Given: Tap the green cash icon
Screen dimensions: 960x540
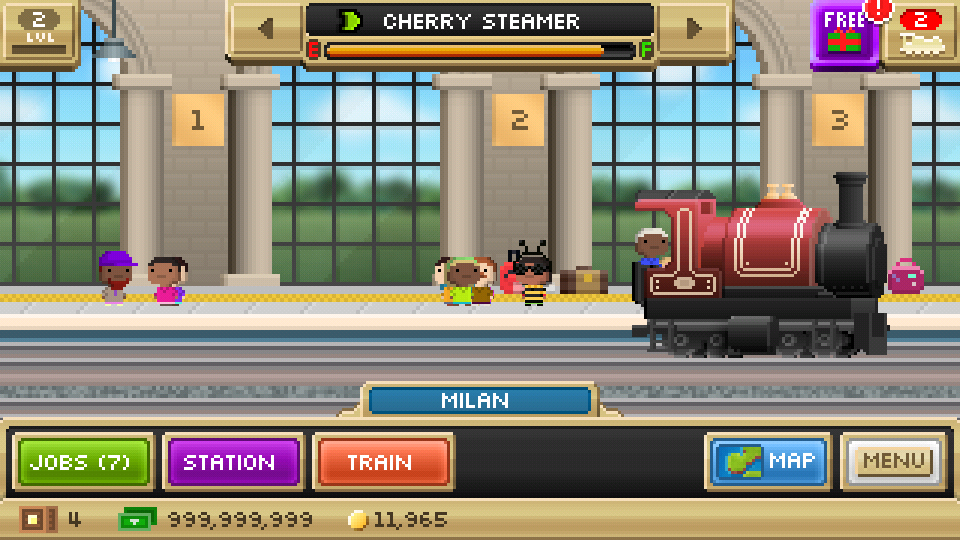Looking at the screenshot, I should point(137,520).
